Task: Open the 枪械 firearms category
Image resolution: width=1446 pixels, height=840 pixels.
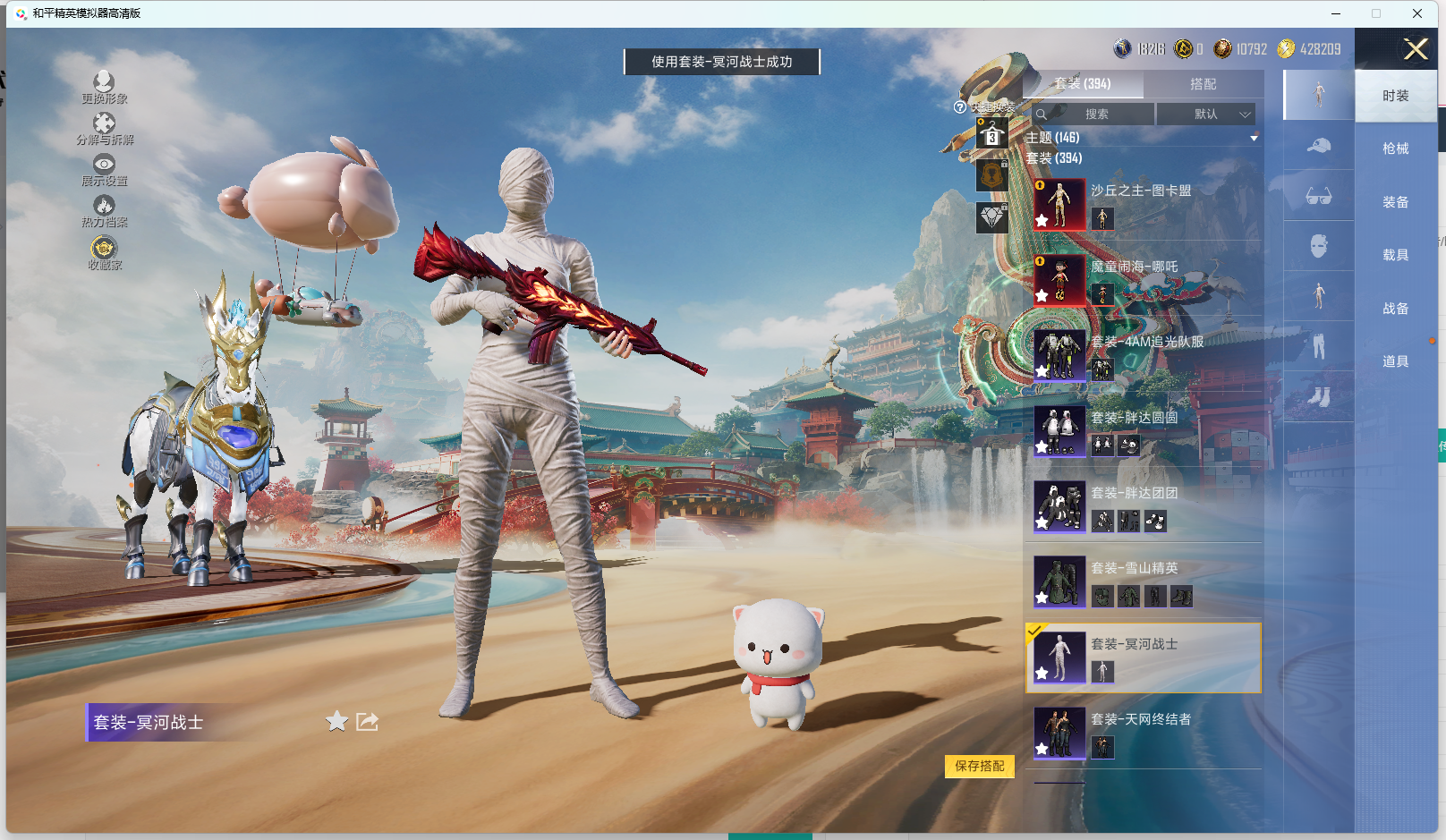Action: click(x=1395, y=148)
